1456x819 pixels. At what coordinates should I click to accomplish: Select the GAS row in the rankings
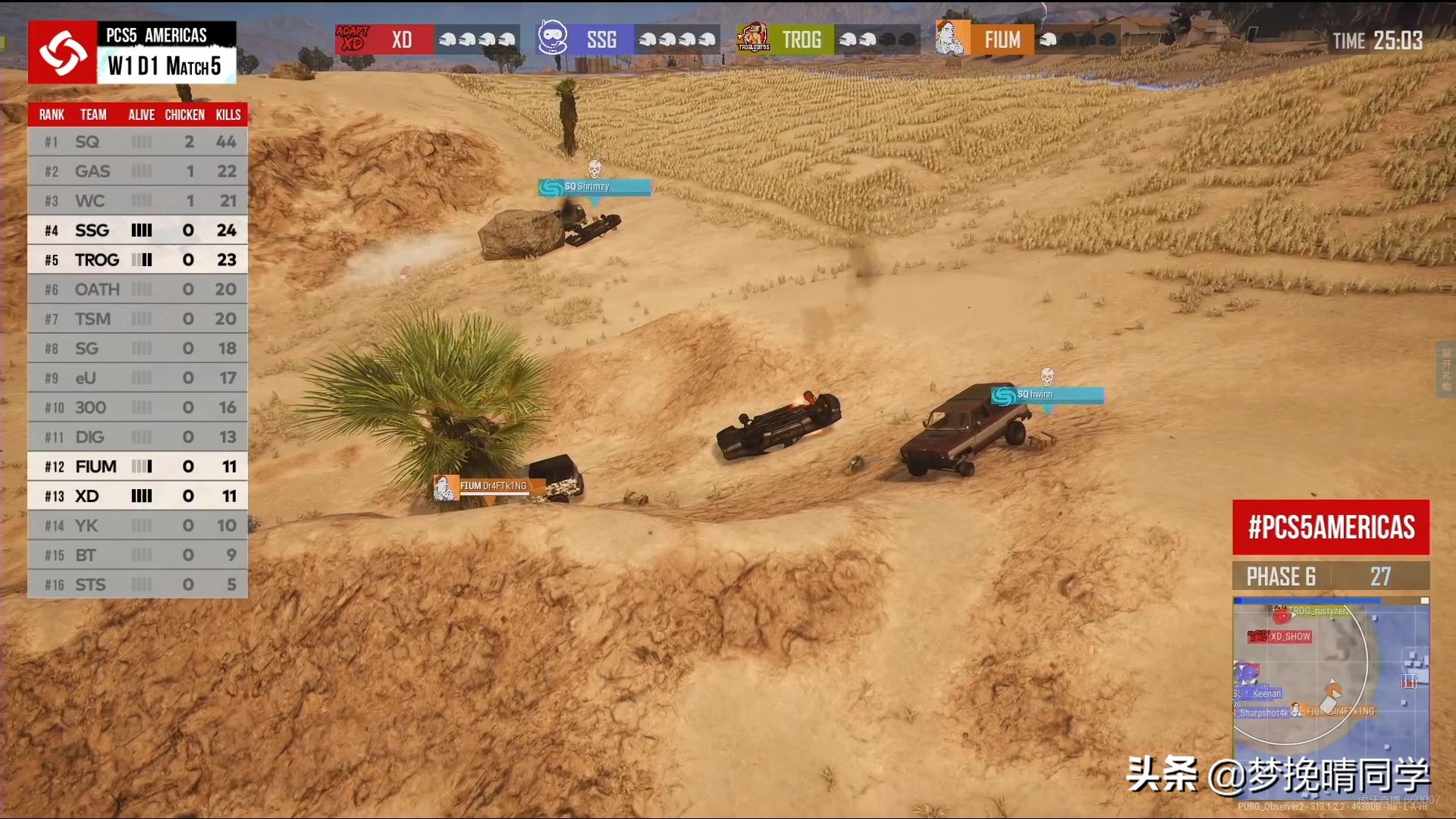click(137, 171)
